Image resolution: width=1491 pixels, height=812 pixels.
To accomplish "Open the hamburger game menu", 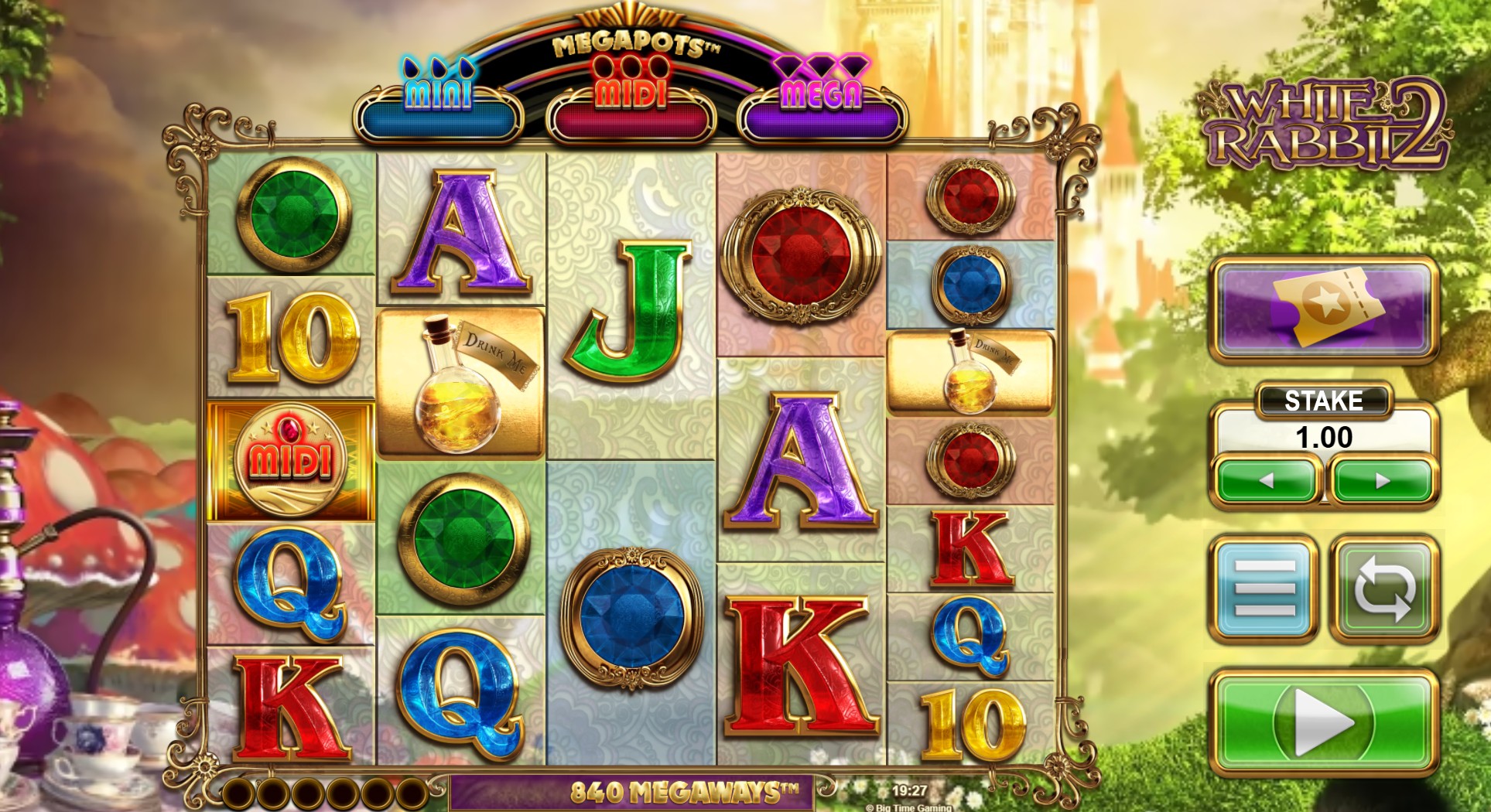I will pyautogui.click(x=1264, y=589).
